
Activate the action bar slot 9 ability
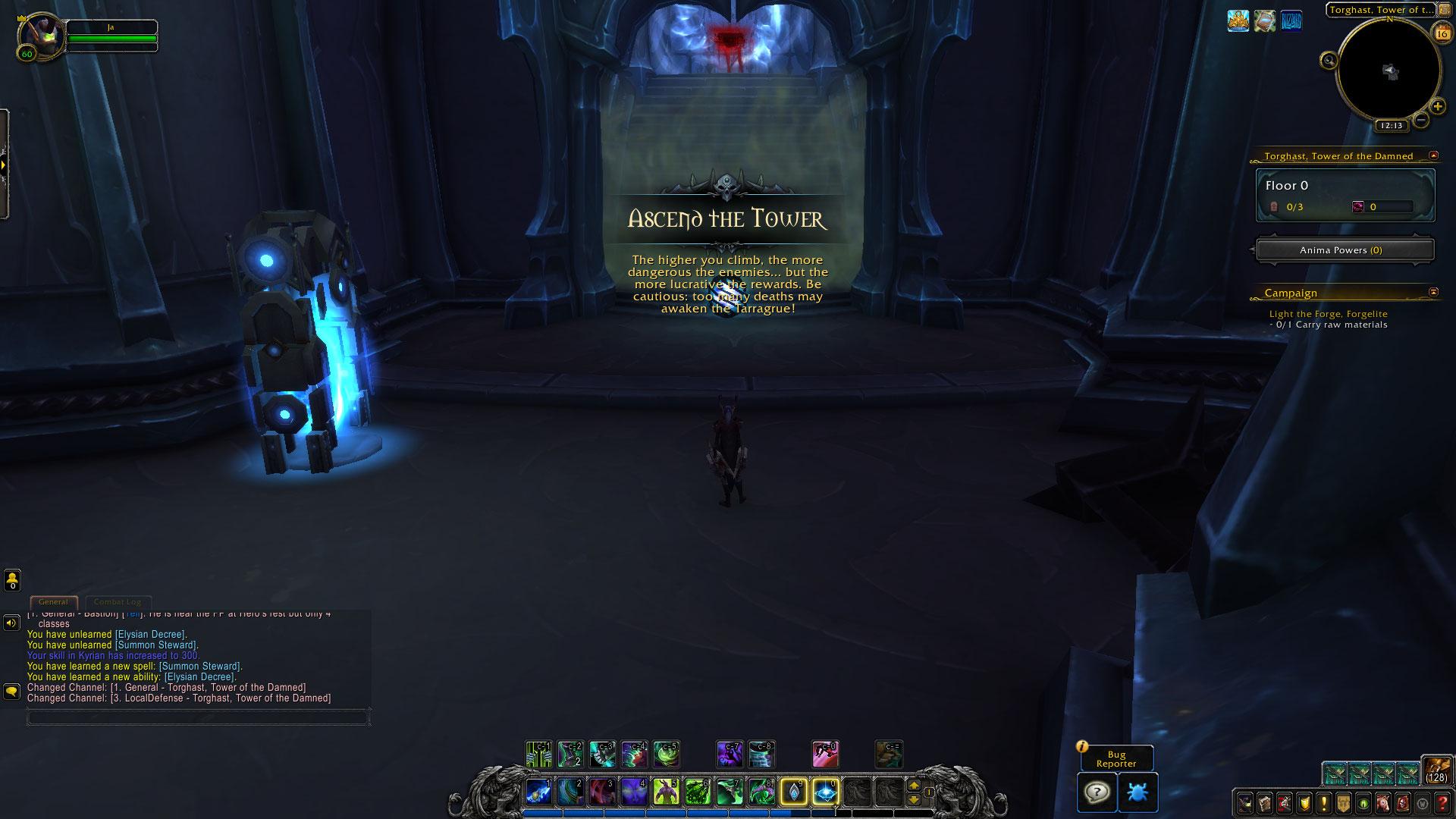coord(793,792)
